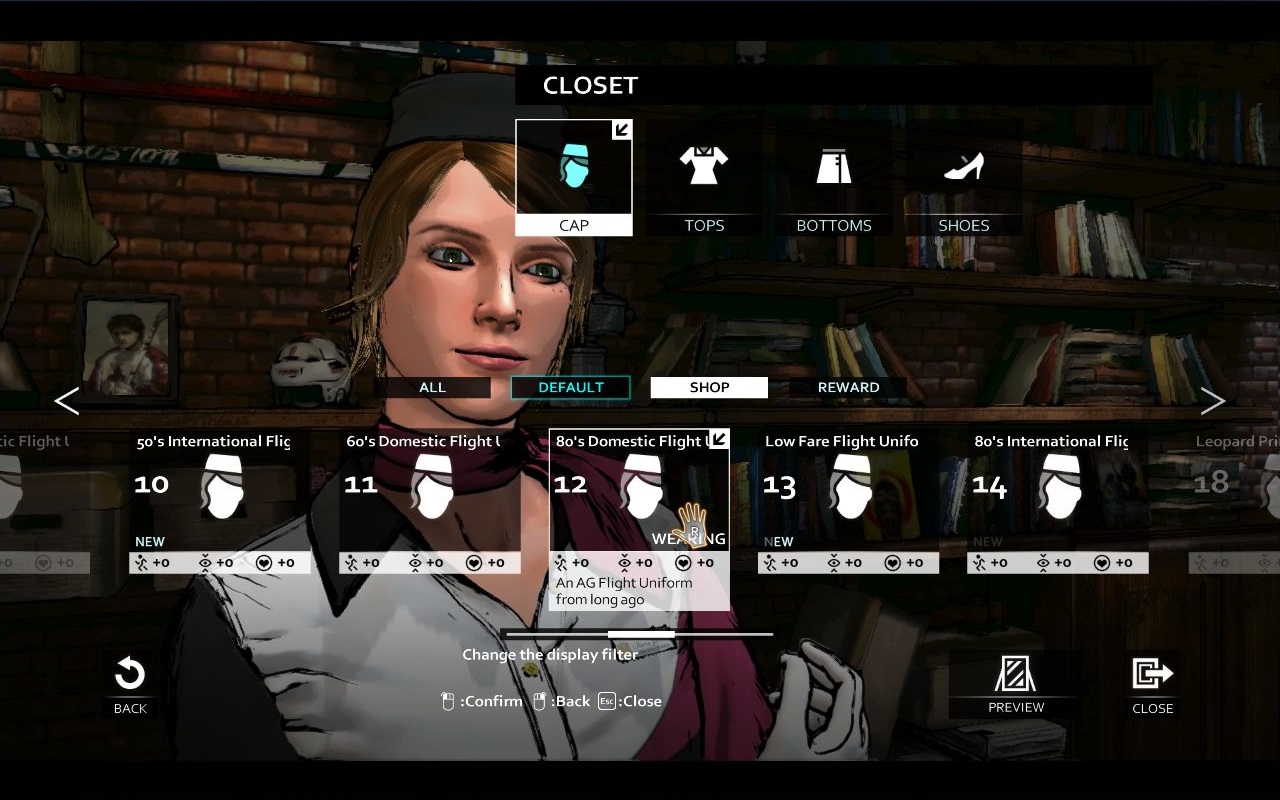Reveal the partially hidden Leopard Print cap
Image resolution: width=1280 pixels, height=800 pixels.
[x=1240, y=490]
